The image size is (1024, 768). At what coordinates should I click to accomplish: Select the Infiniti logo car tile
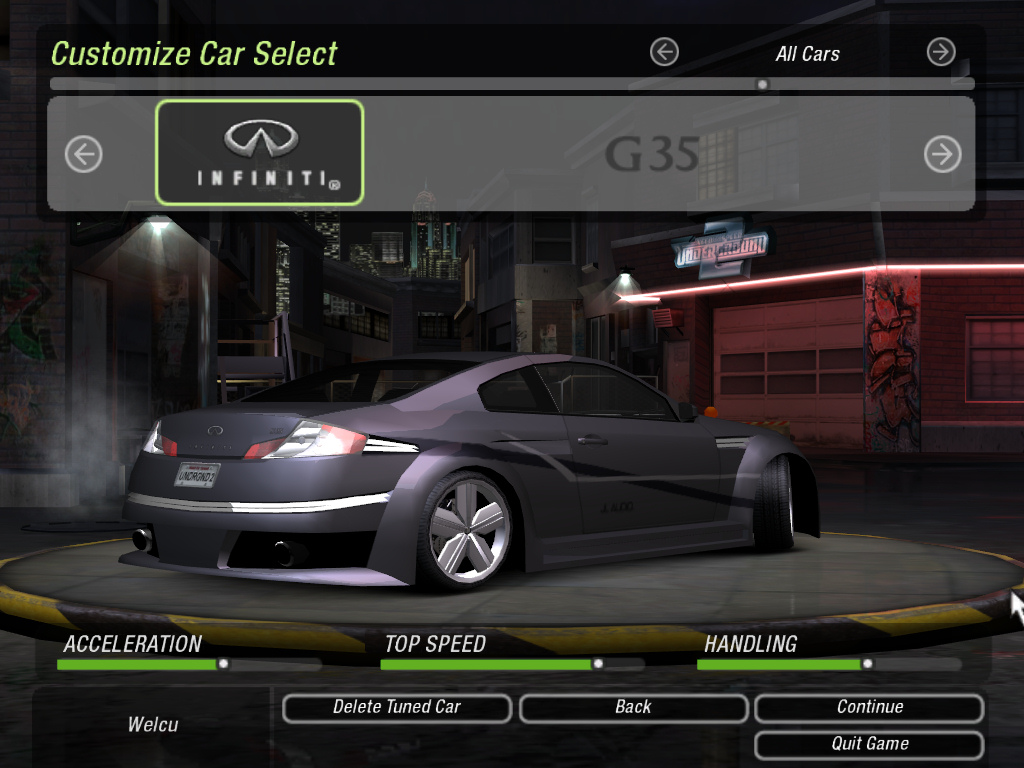pos(260,152)
